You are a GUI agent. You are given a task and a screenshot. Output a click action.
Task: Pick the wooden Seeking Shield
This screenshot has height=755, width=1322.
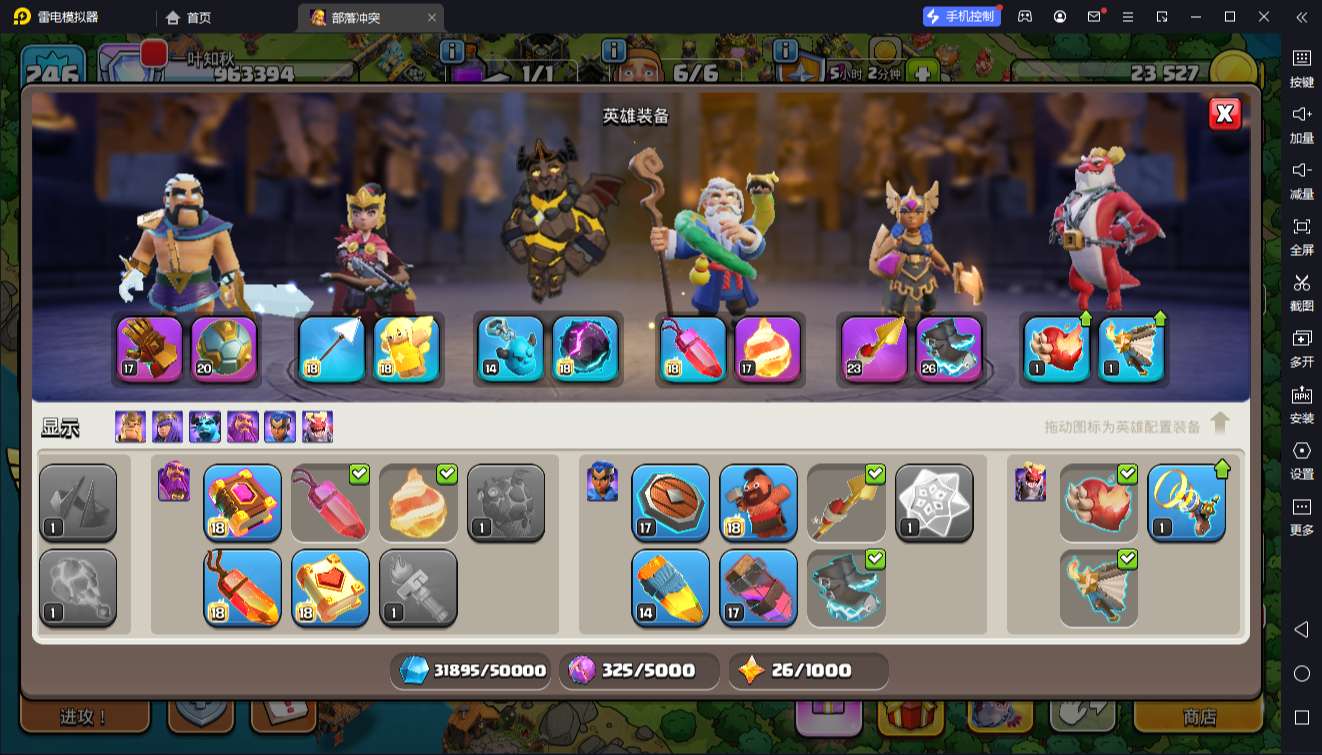pyautogui.click(x=671, y=502)
